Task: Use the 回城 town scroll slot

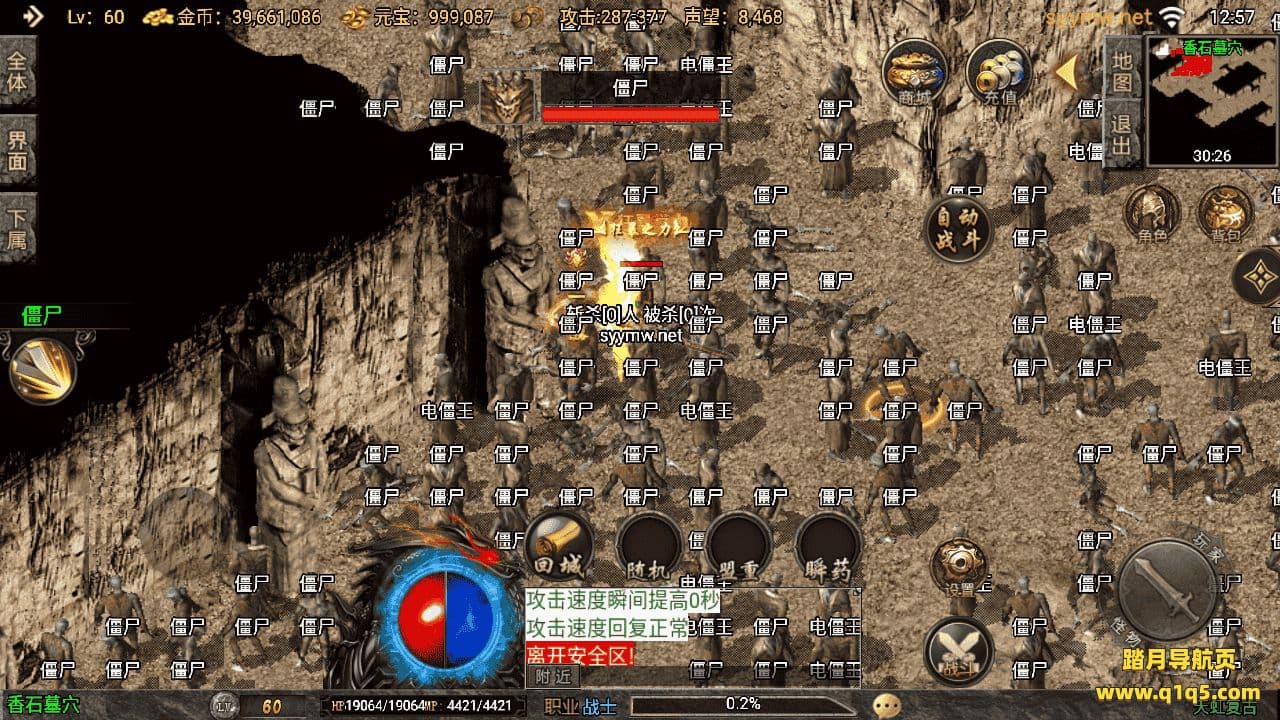Action: tap(558, 546)
